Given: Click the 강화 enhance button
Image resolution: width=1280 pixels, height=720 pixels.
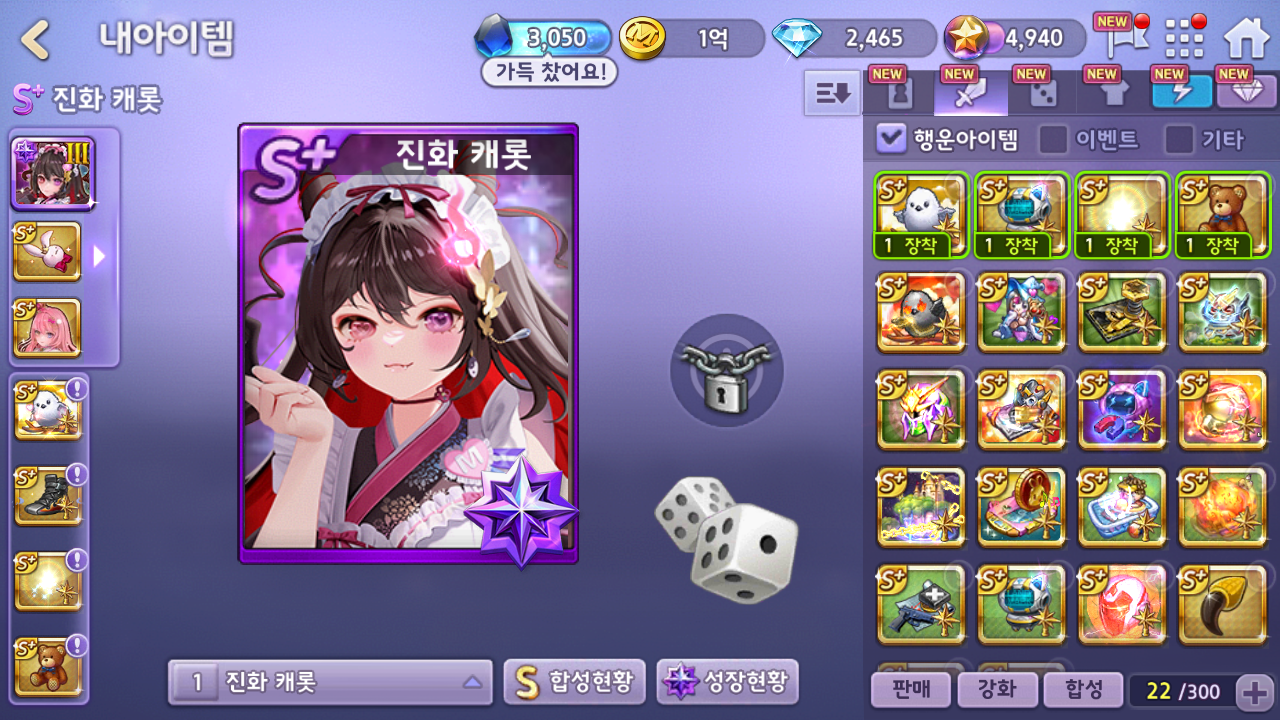Looking at the screenshot, I should coord(995,689).
